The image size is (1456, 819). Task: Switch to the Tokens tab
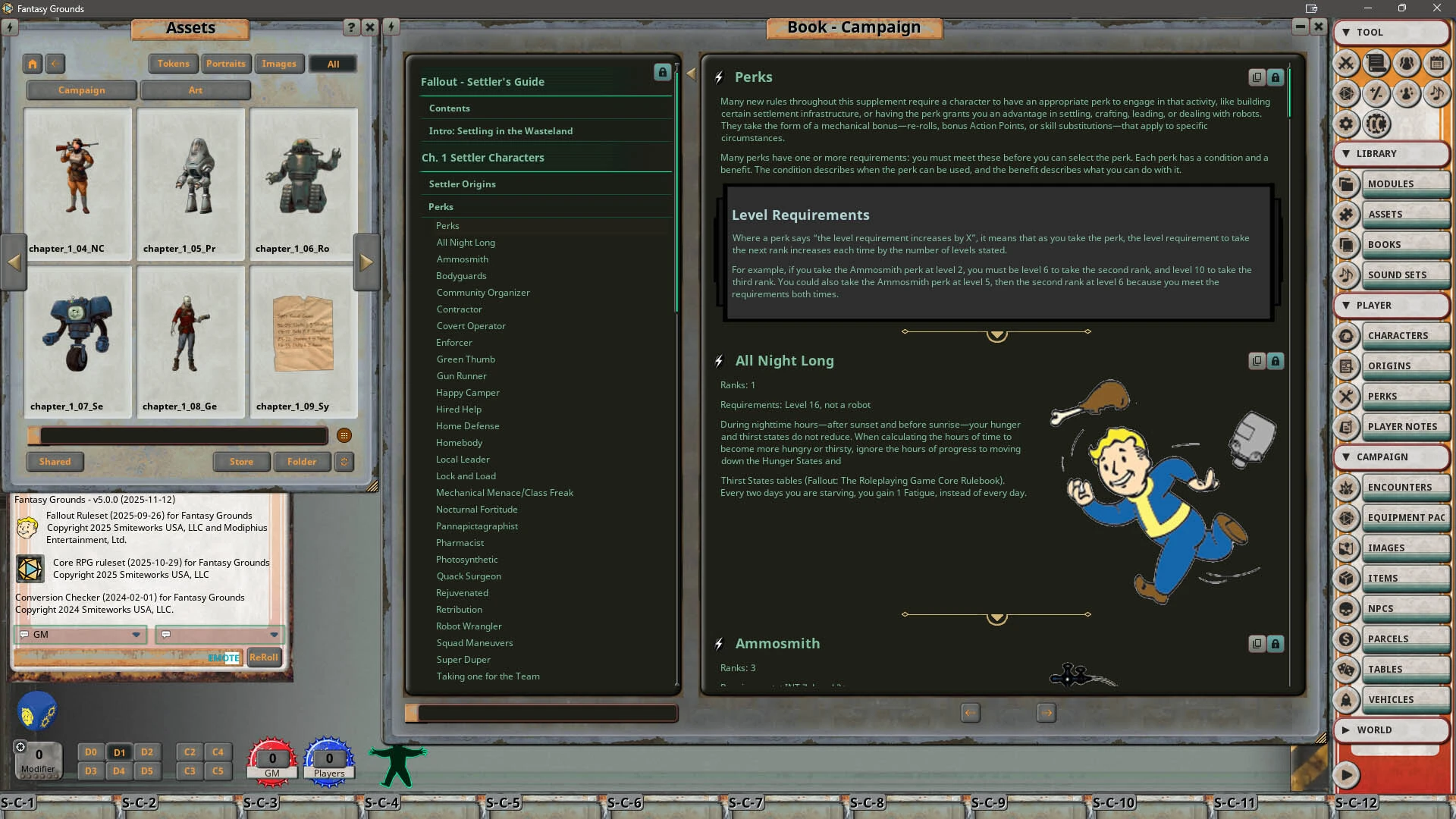pos(173,63)
